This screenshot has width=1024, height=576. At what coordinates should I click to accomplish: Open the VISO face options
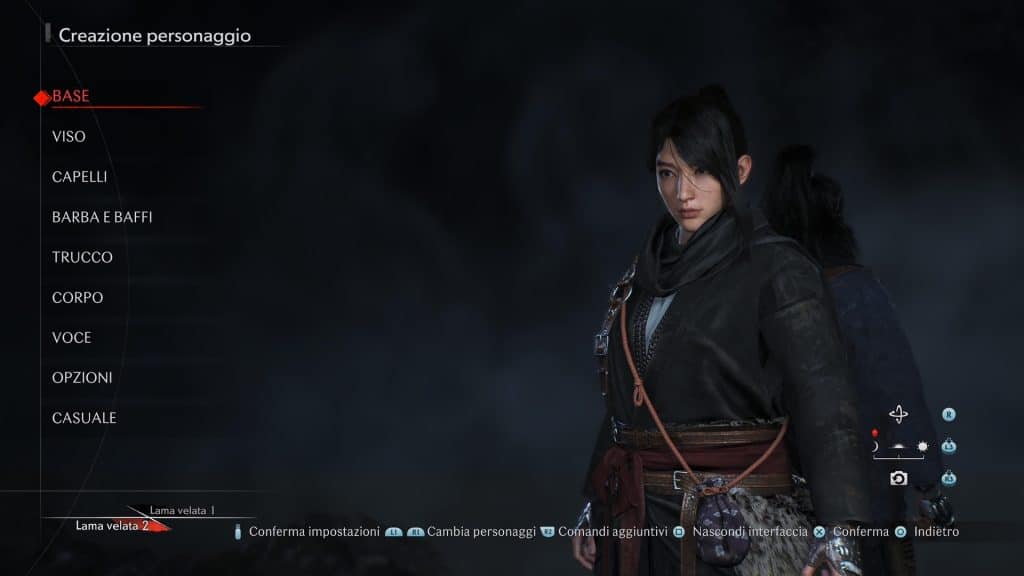coord(69,136)
